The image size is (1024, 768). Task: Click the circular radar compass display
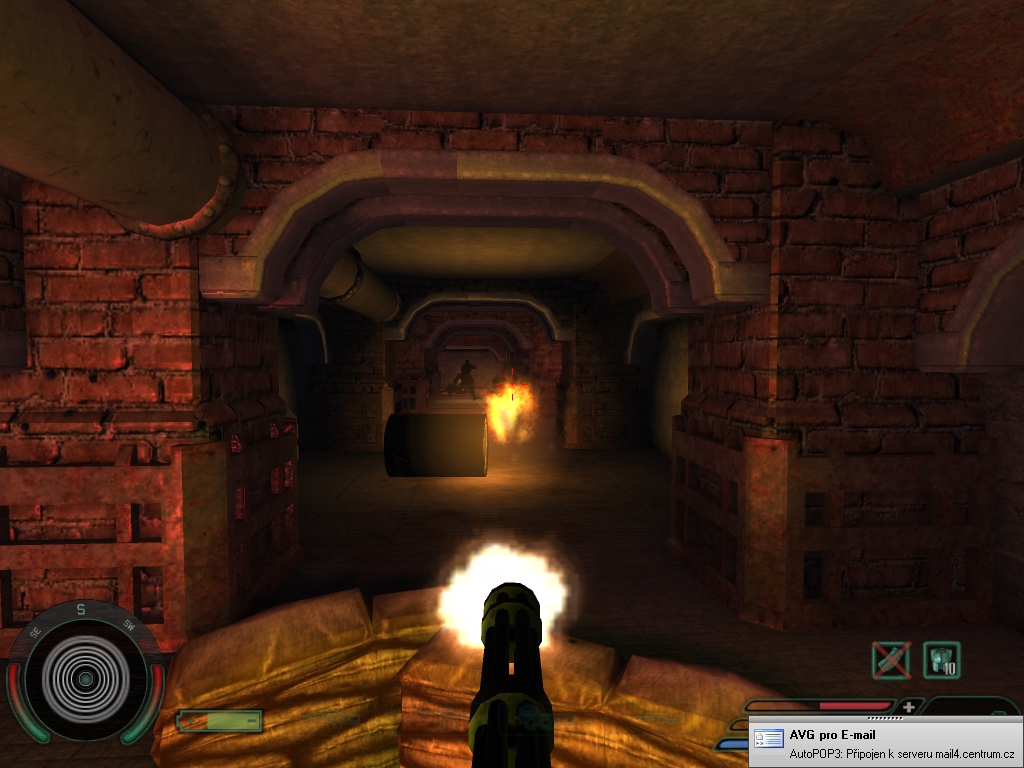point(85,679)
